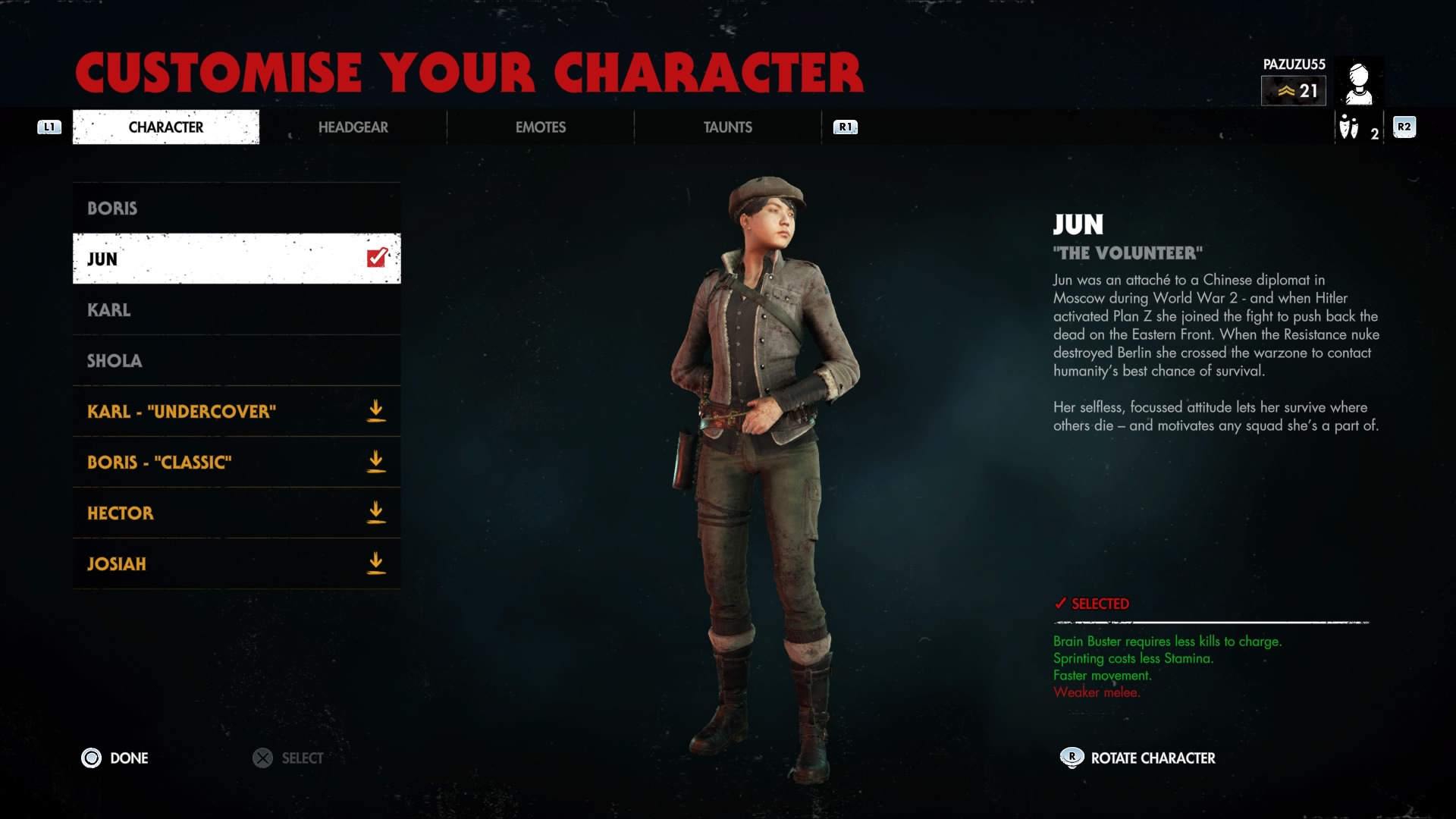The height and width of the screenshot is (819, 1456).
Task: Pick Shola from the character list
Action: pyautogui.click(x=236, y=360)
